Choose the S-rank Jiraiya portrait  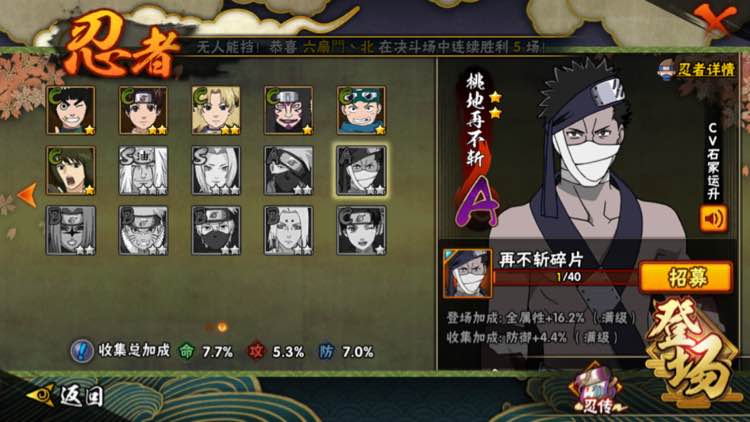coord(144,170)
